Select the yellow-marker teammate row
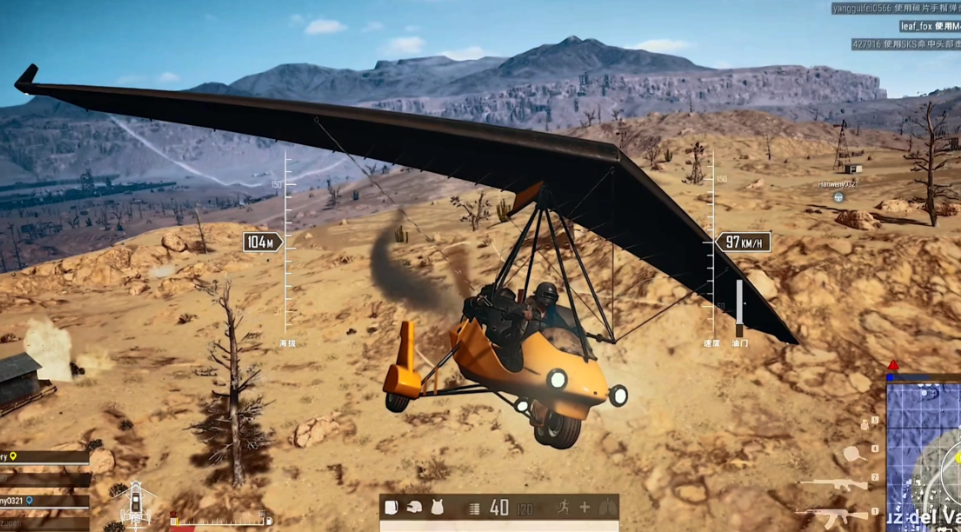 (x=44, y=457)
